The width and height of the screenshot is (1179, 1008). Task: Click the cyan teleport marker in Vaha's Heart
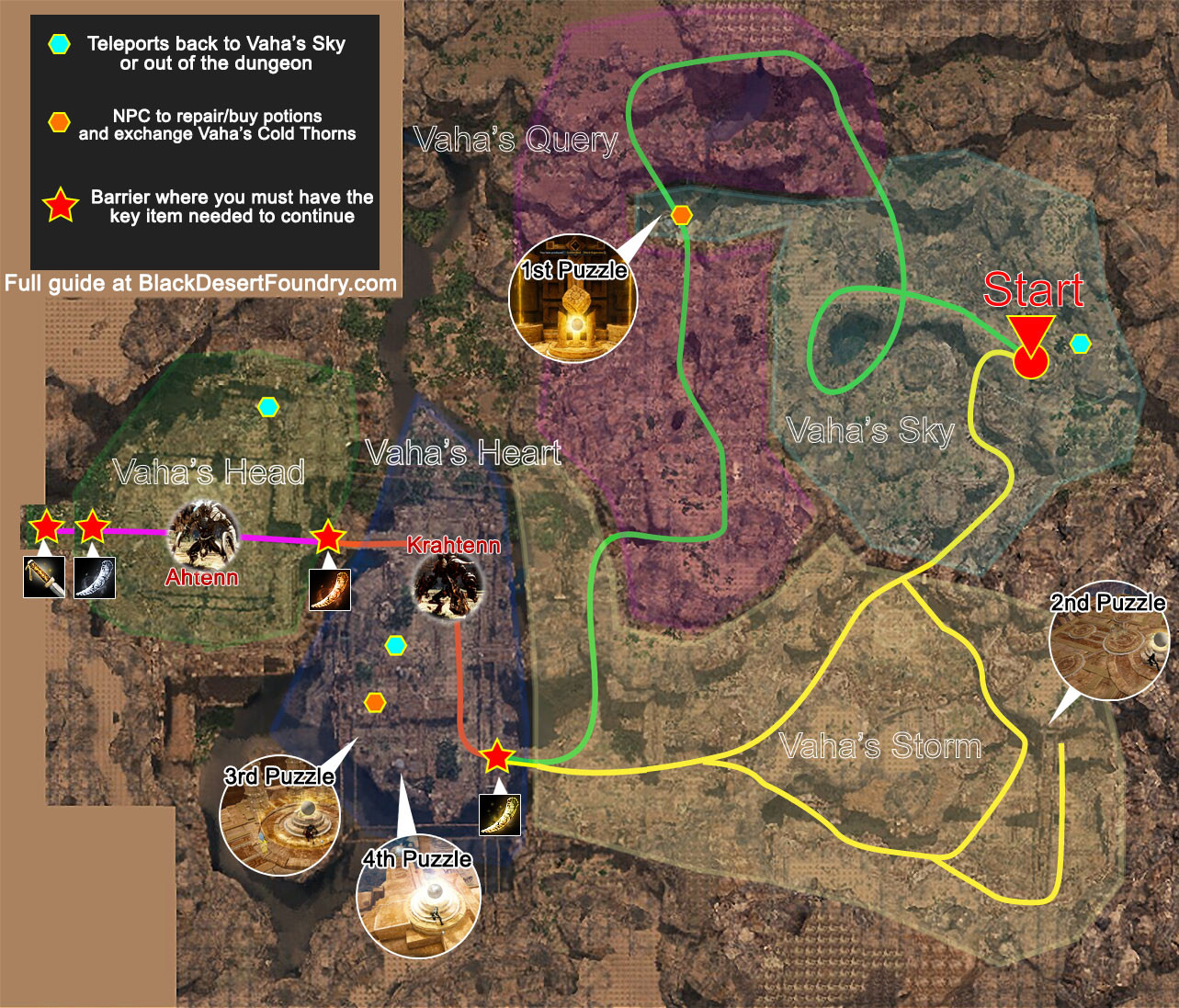click(x=395, y=646)
